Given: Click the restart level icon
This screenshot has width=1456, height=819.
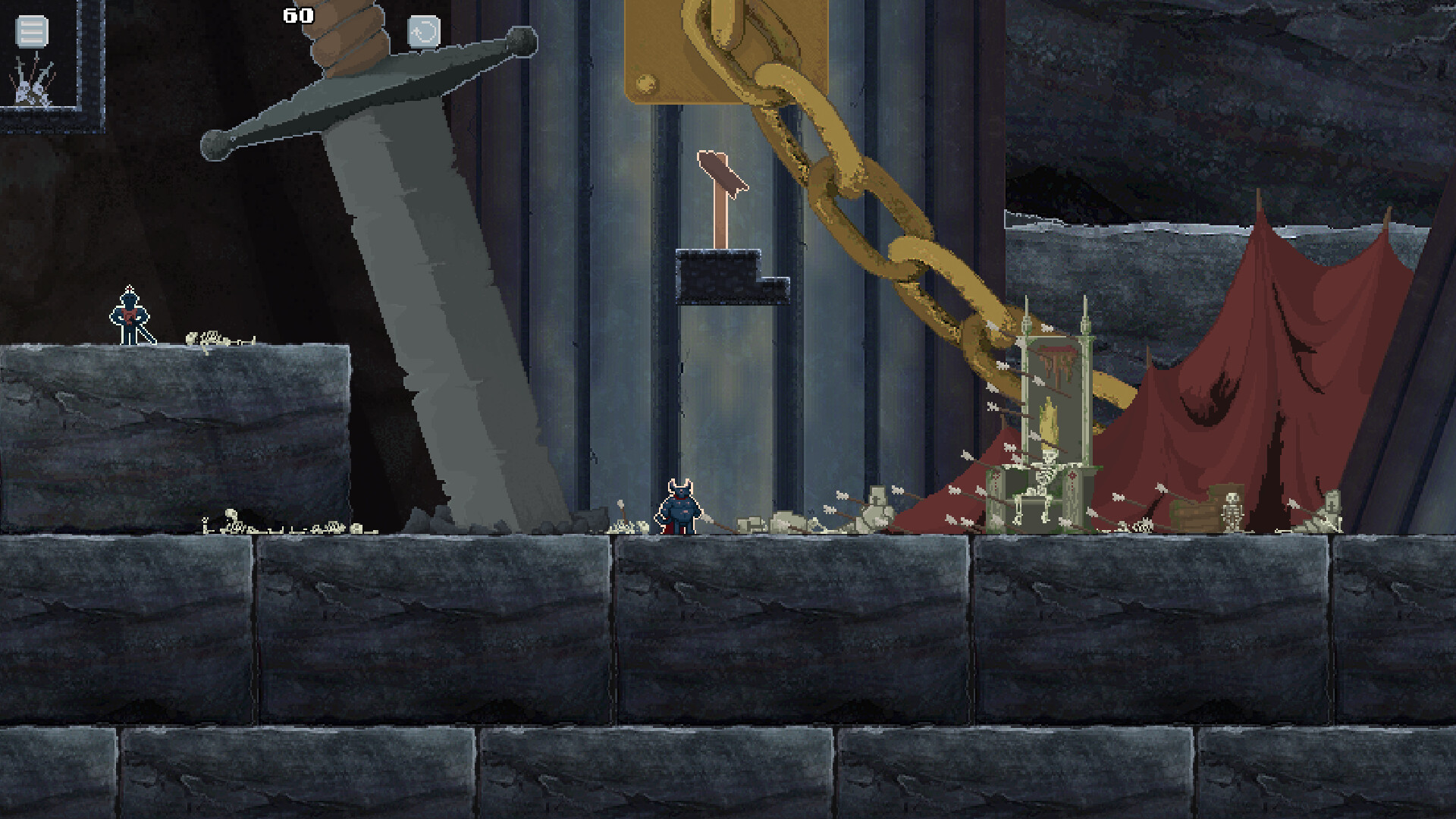Looking at the screenshot, I should 425,32.
